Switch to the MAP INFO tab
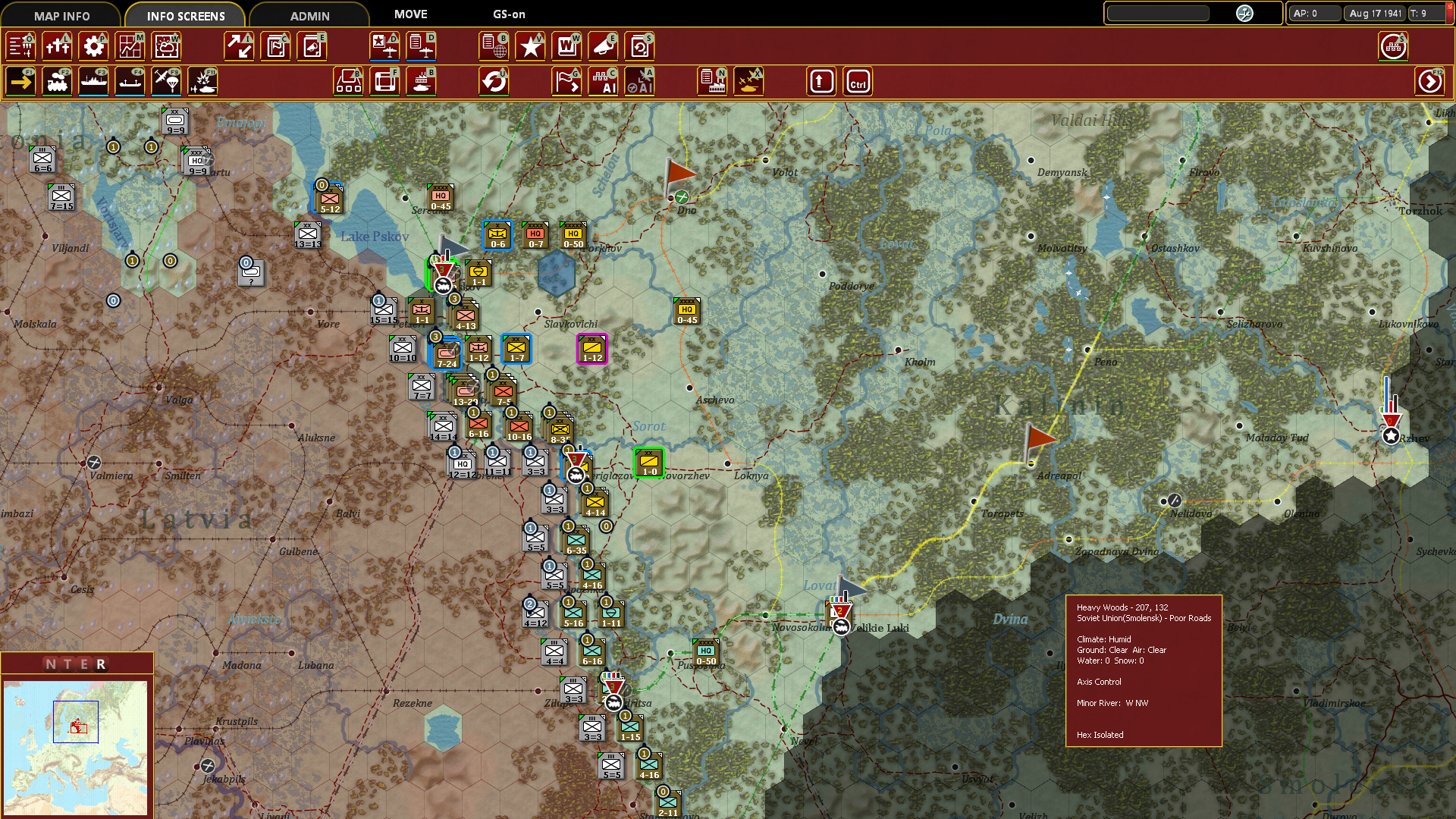 pos(64,14)
